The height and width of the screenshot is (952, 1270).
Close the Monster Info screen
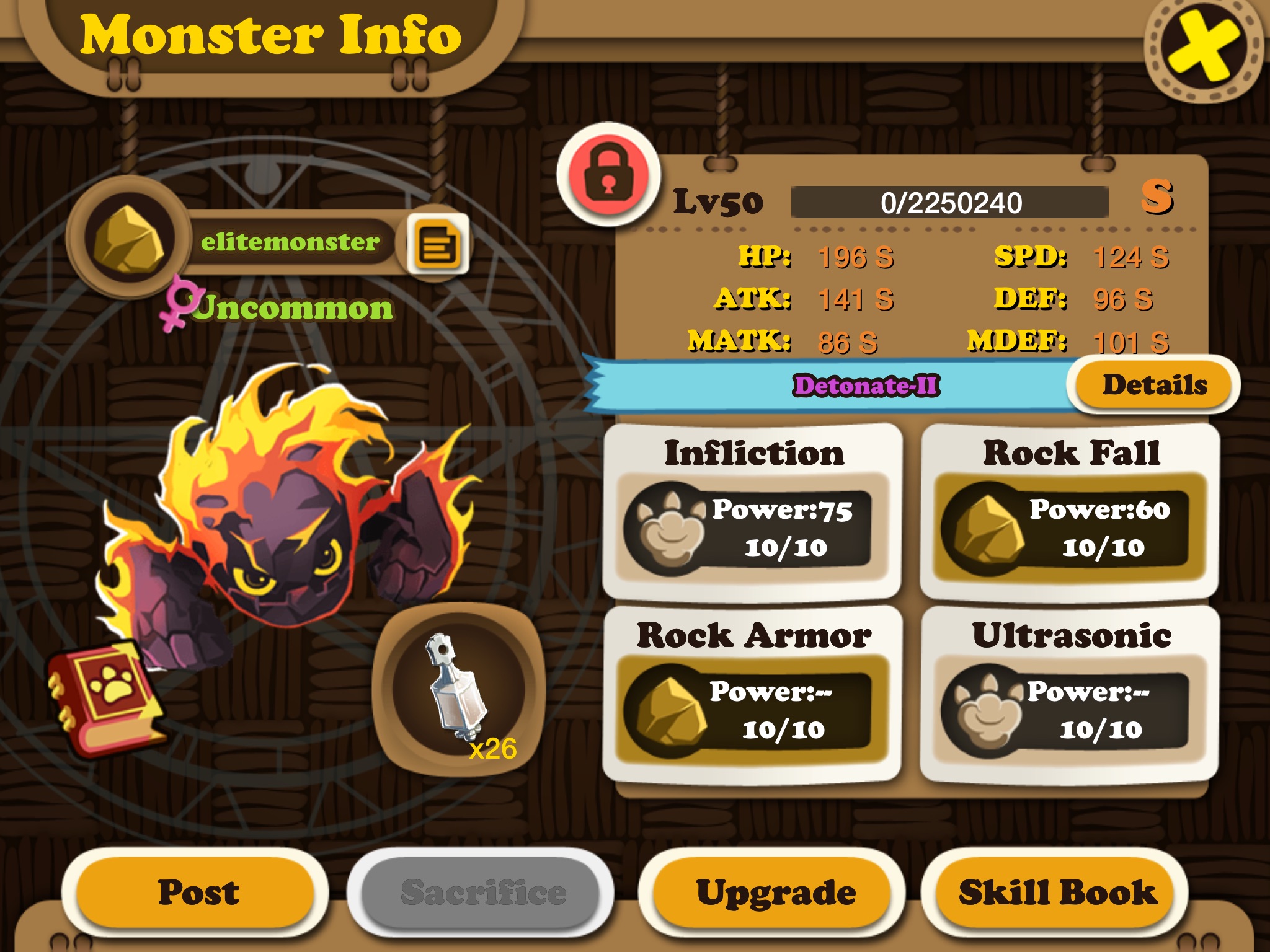[1202, 47]
